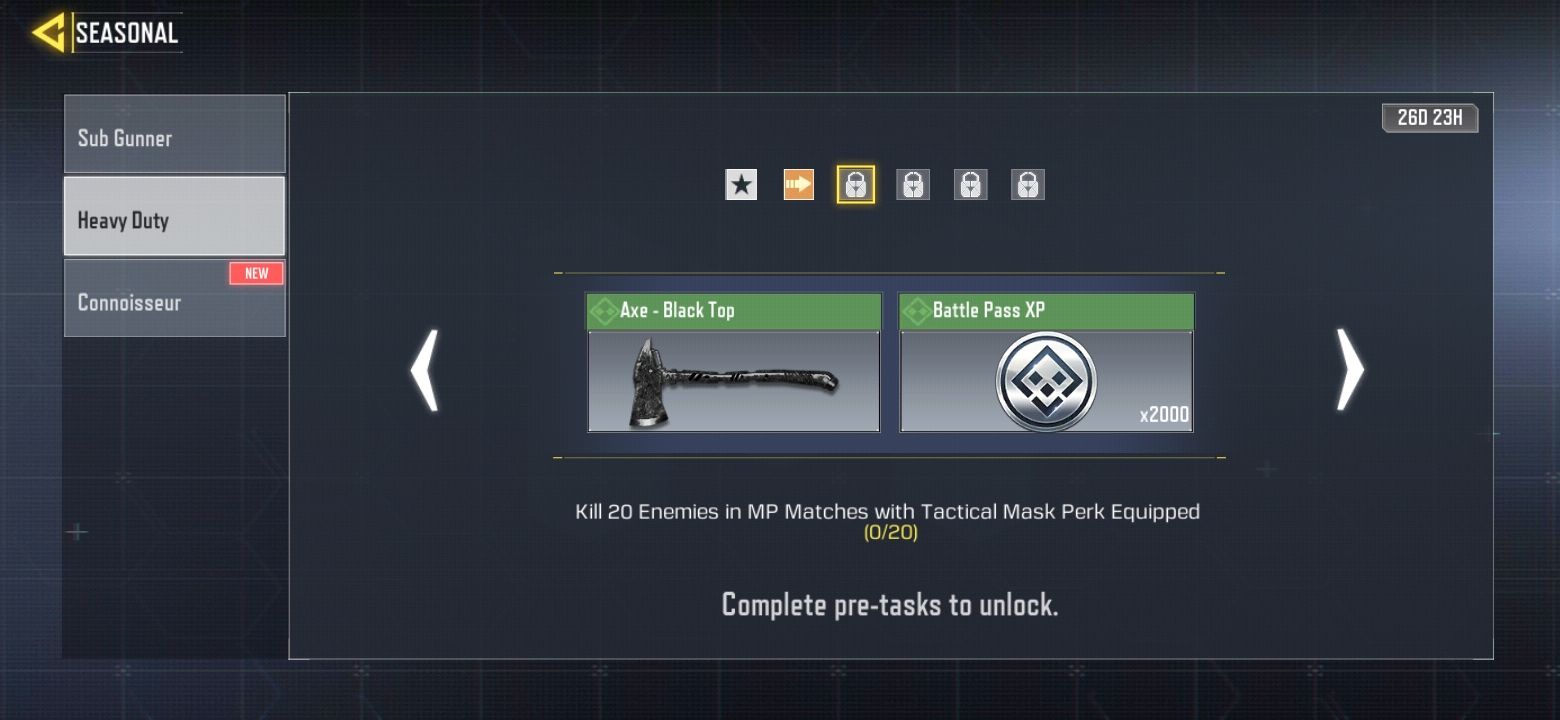Click the 0/20 kill progress counter
The width and height of the screenshot is (1560, 720).
[x=888, y=533]
